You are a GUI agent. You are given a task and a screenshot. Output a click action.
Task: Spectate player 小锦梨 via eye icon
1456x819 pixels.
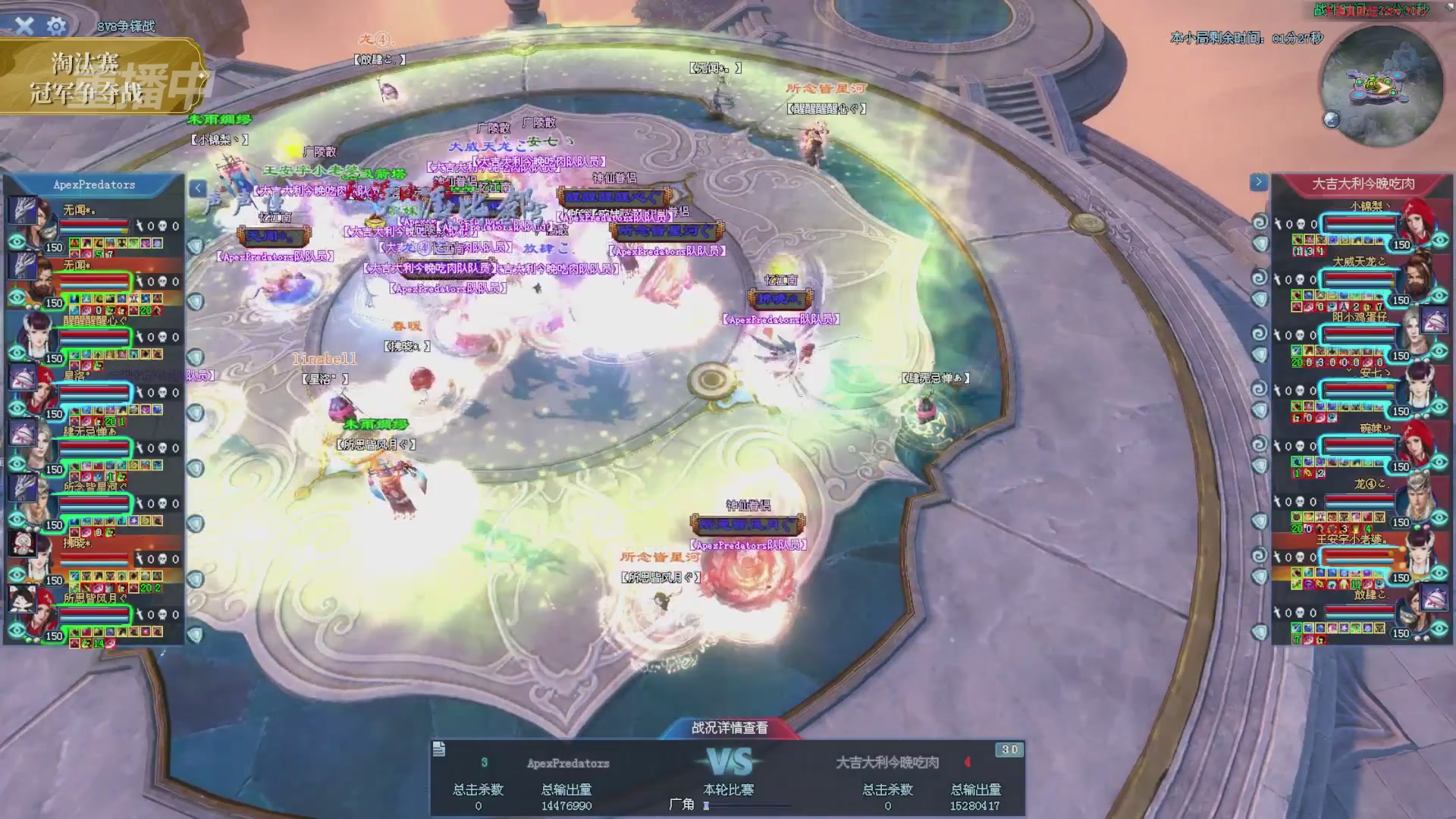coord(1440,240)
